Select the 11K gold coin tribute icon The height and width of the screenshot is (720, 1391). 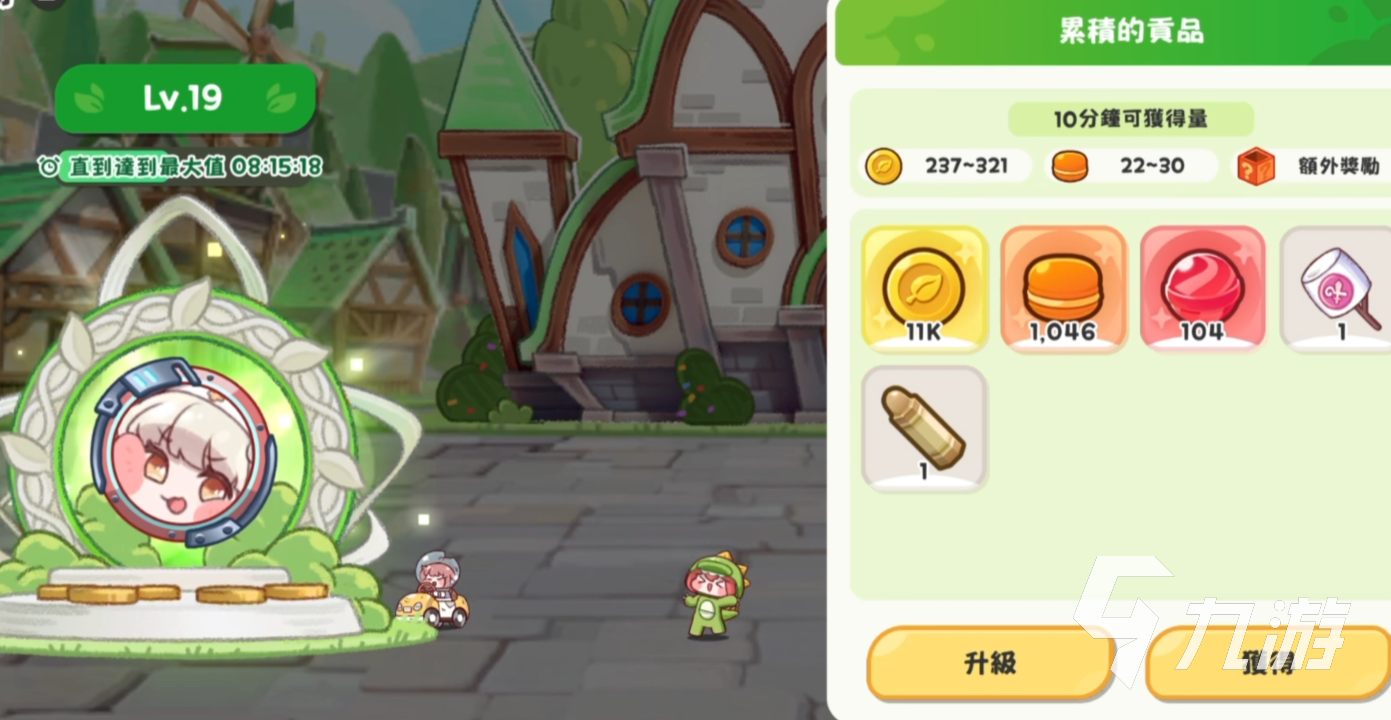pos(923,288)
